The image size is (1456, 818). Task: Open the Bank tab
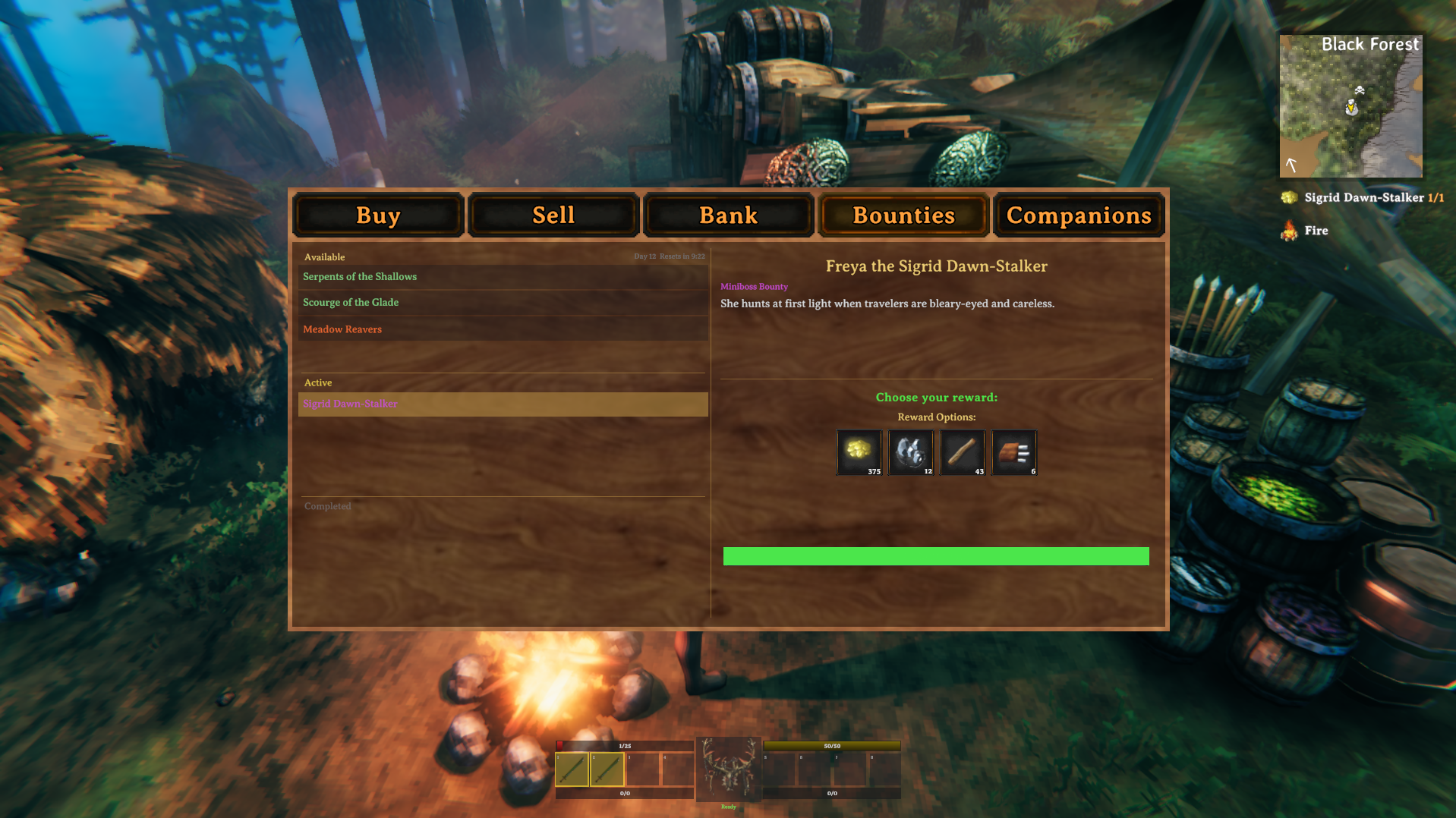[728, 216]
